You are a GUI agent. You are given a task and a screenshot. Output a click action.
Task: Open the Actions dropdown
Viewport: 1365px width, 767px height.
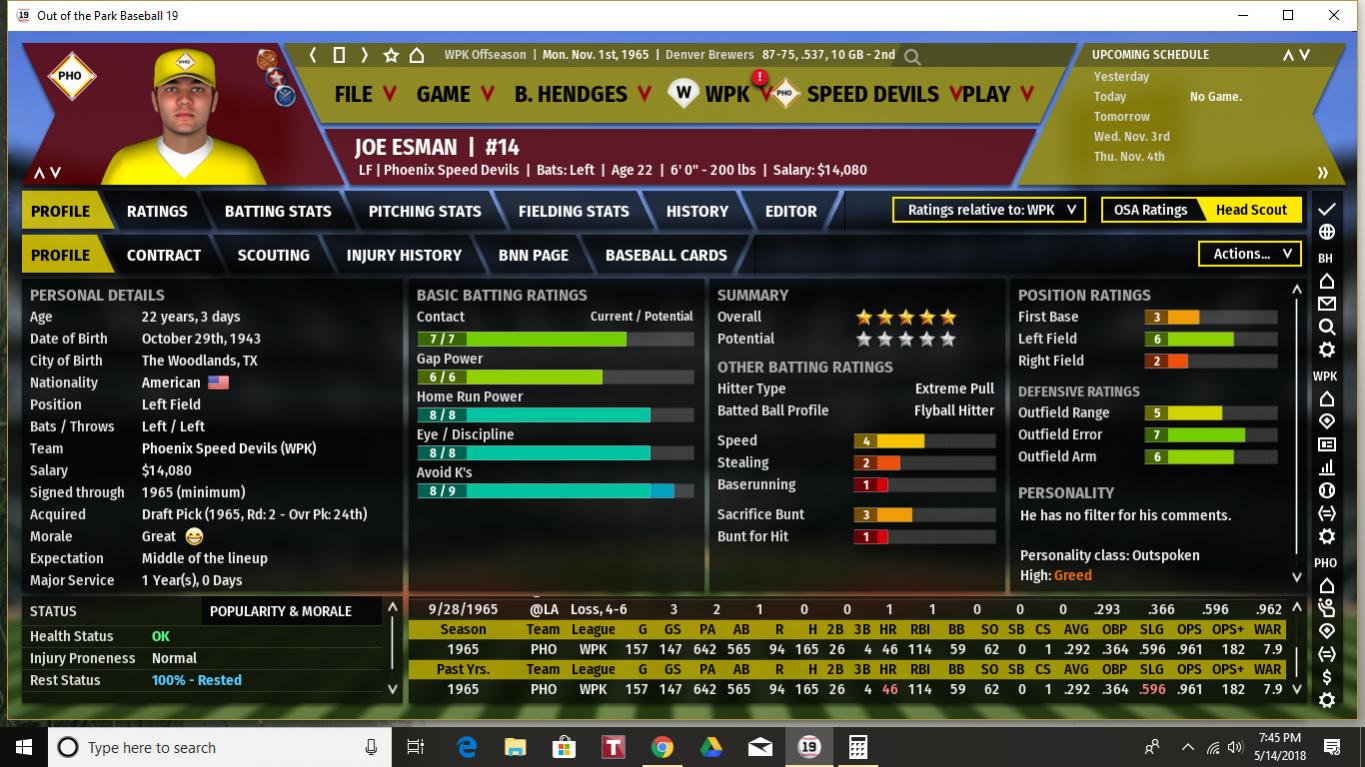point(1250,254)
